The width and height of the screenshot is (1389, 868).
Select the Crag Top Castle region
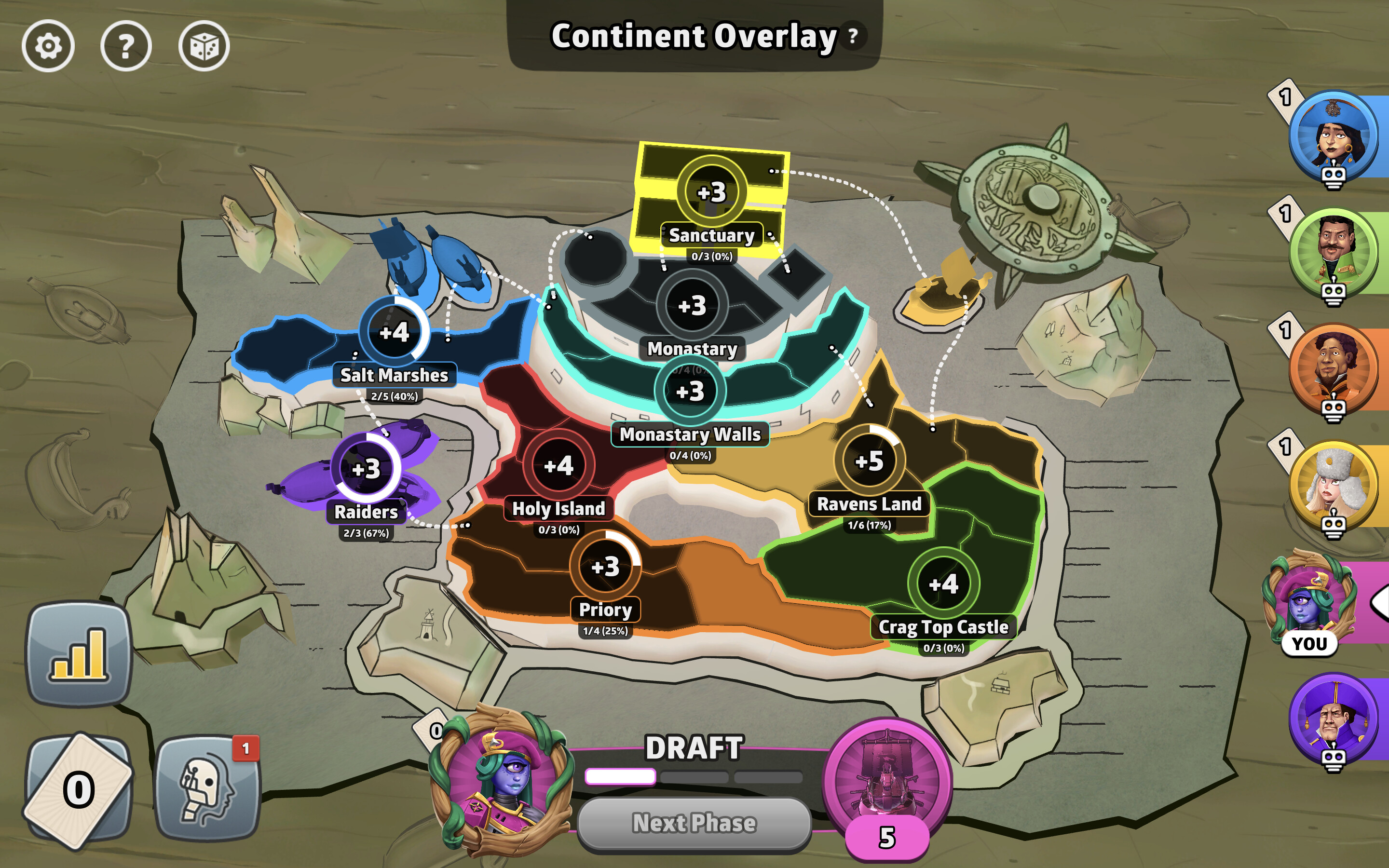[x=945, y=583]
